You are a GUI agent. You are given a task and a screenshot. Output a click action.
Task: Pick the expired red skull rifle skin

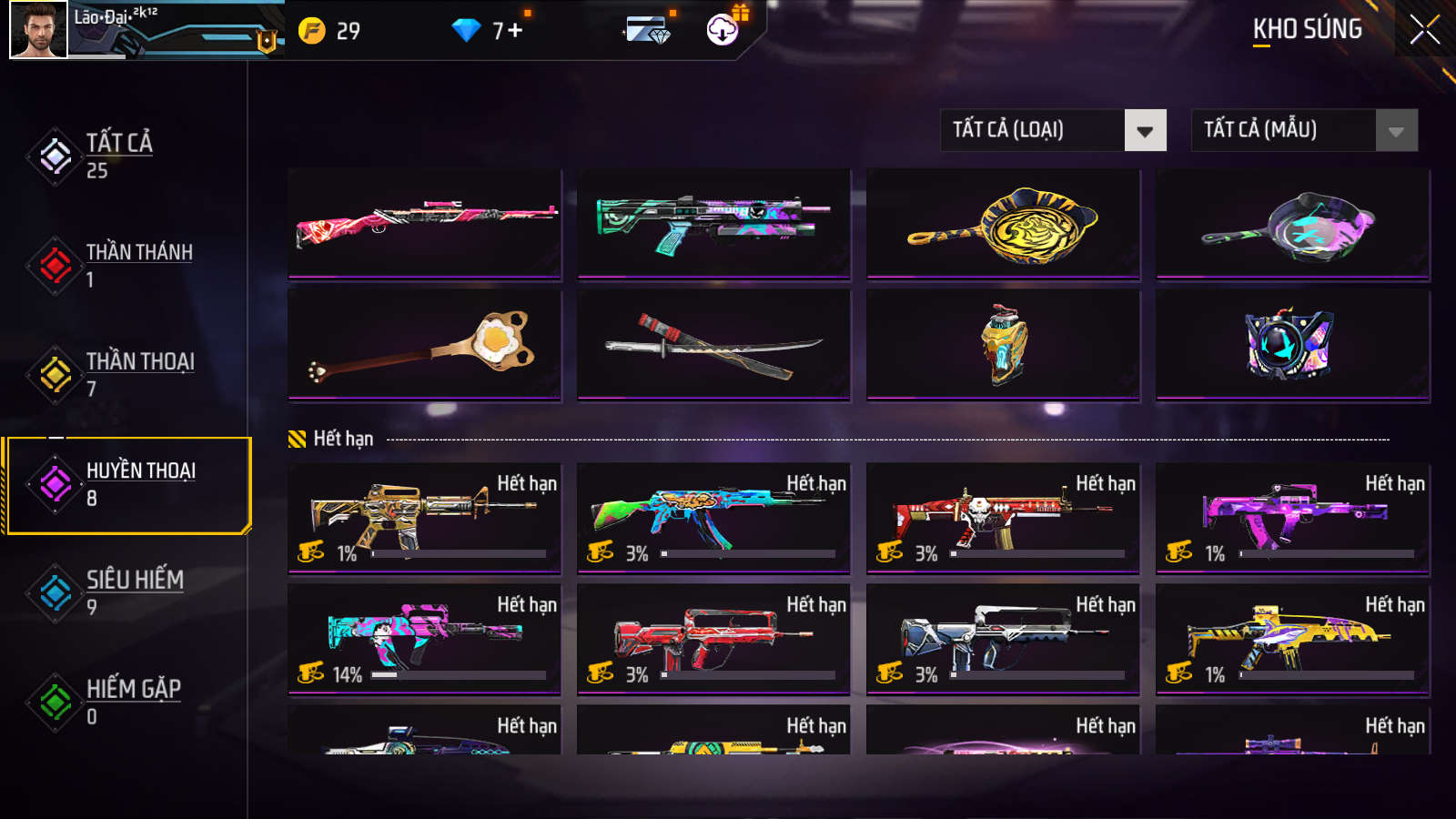tap(1003, 518)
